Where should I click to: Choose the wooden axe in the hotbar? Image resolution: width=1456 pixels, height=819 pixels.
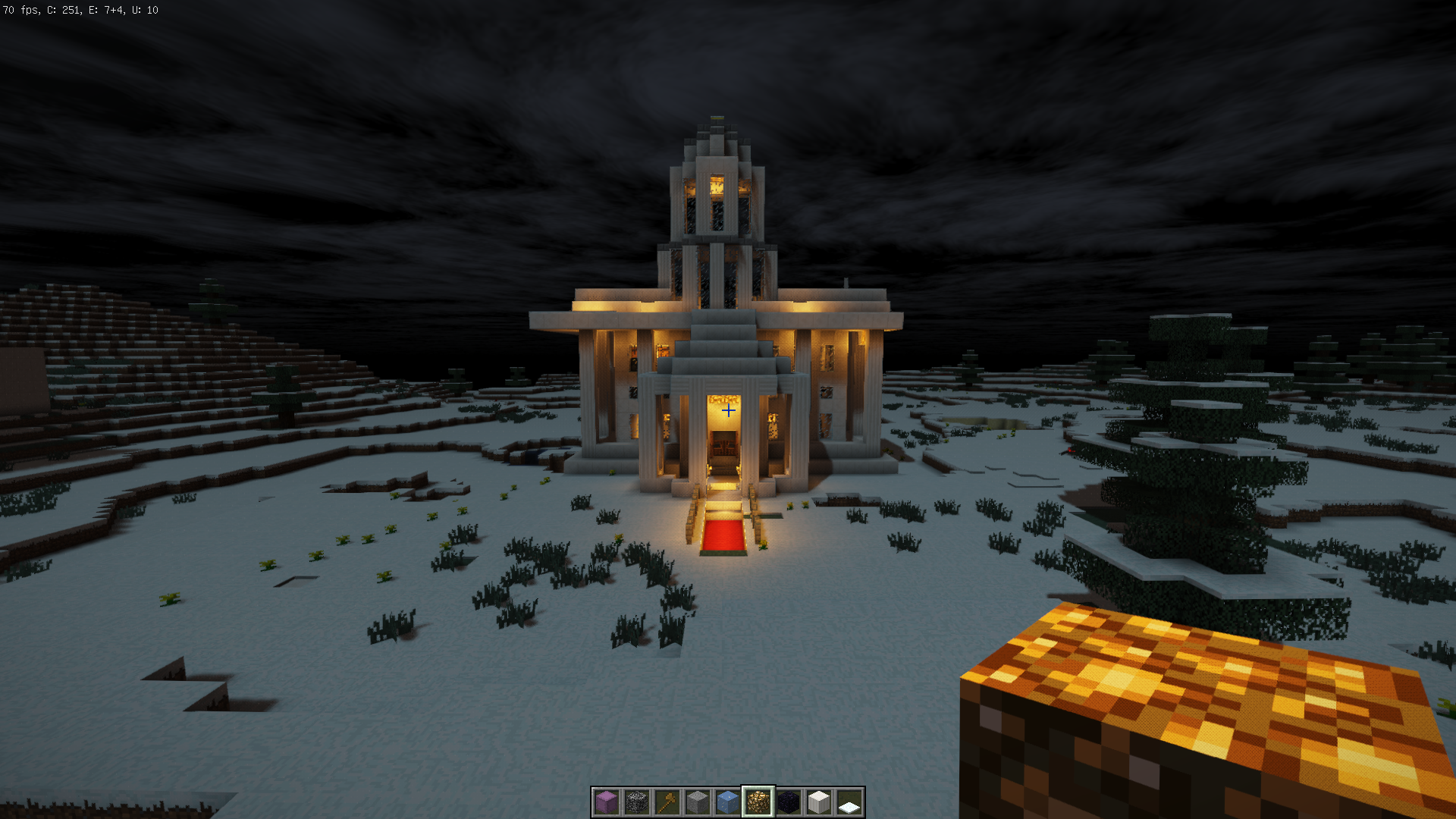click(667, 802)
